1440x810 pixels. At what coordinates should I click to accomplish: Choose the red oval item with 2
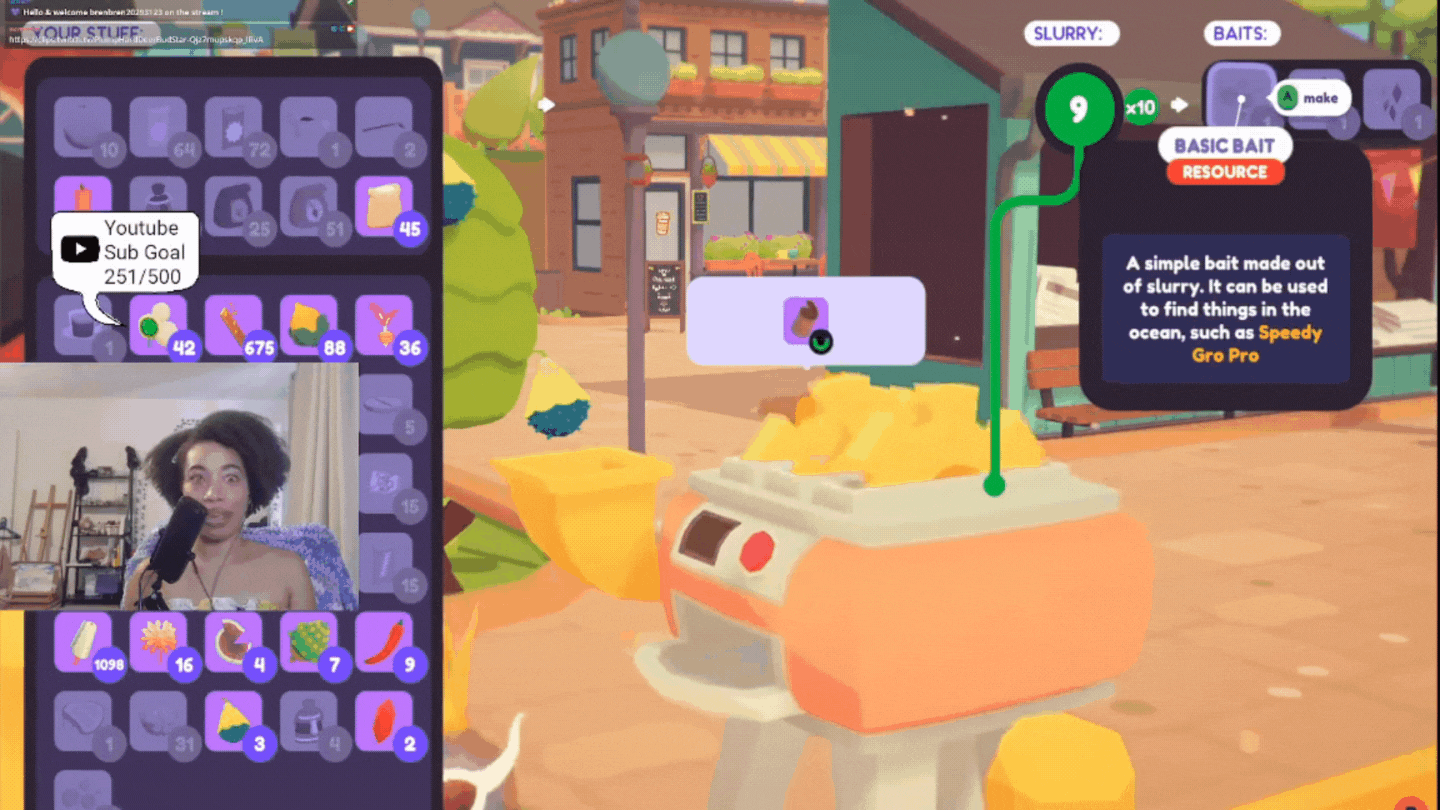pos(384,721)
